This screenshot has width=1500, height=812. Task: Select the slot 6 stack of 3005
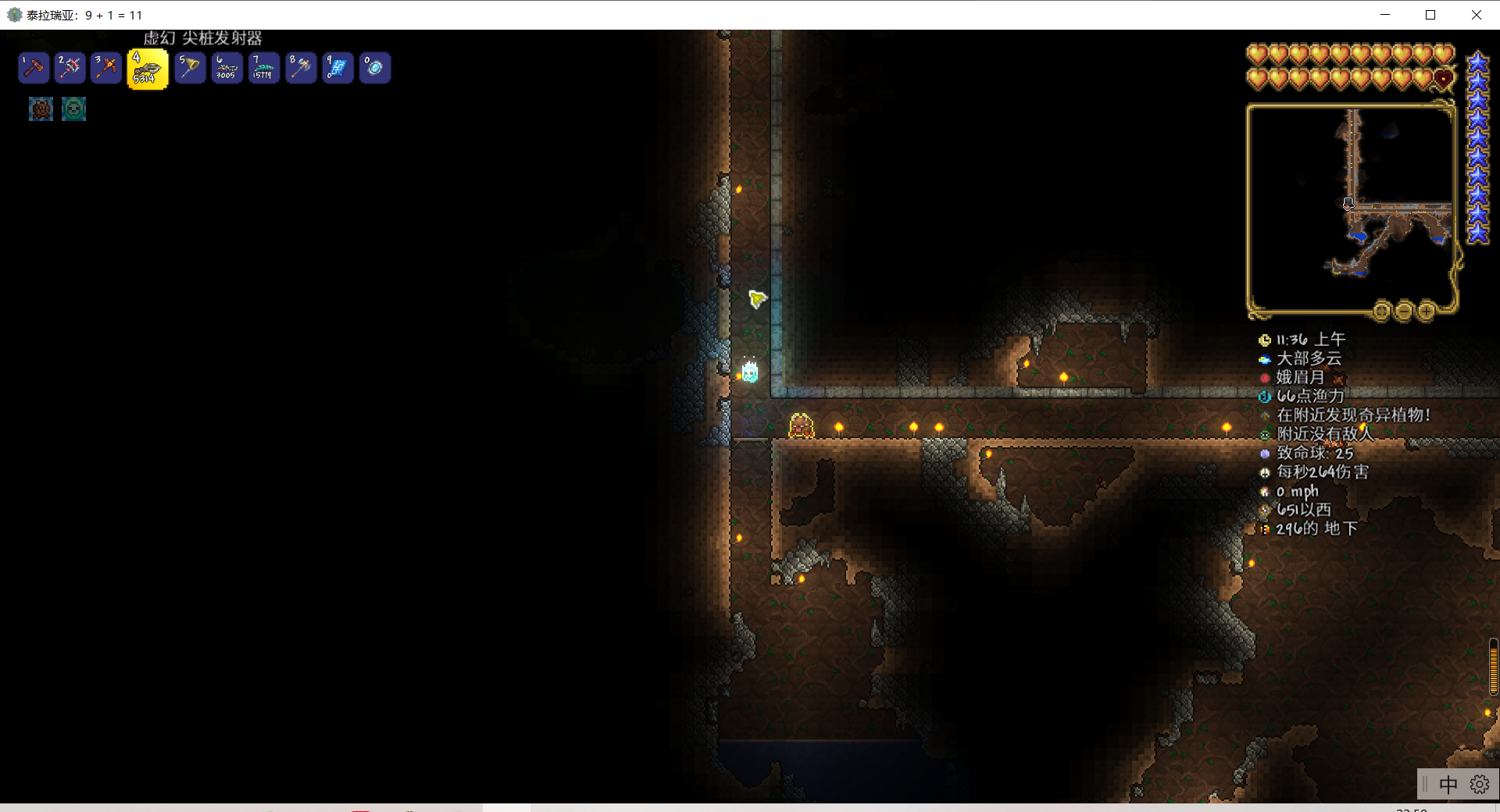click(227, 68)
